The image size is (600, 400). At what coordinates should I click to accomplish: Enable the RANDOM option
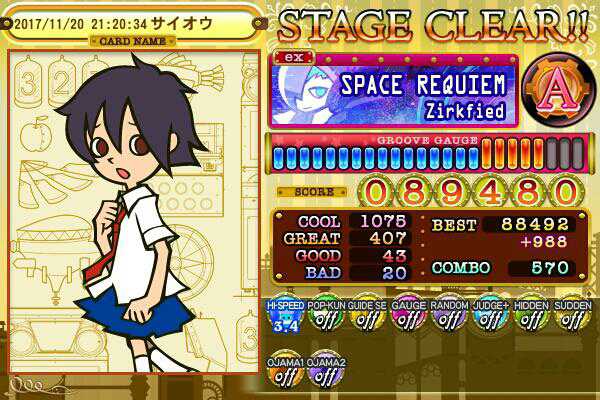pyautogui.click(x=447, y=316)
